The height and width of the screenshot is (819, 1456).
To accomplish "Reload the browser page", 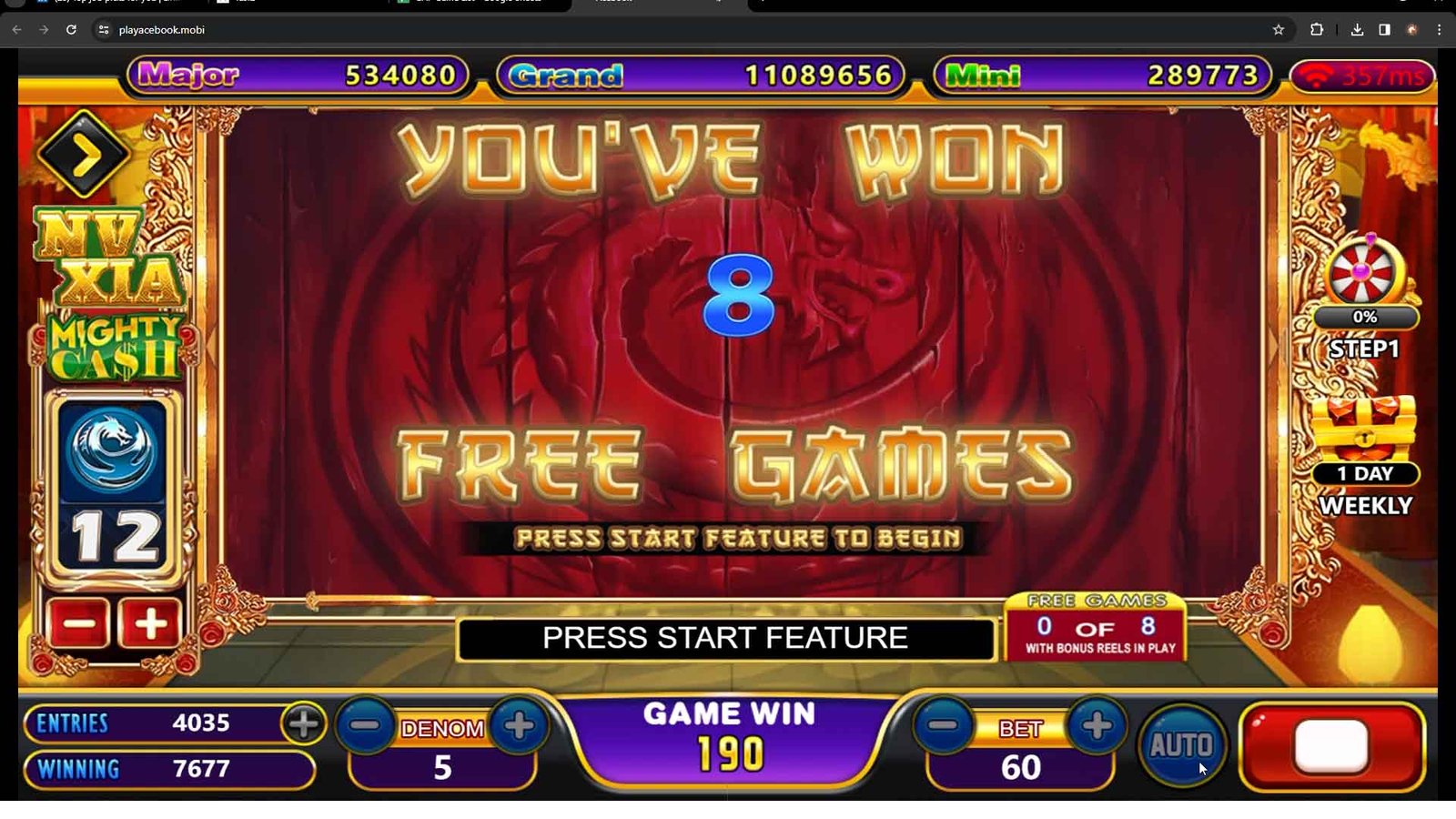I will [71, 30].
